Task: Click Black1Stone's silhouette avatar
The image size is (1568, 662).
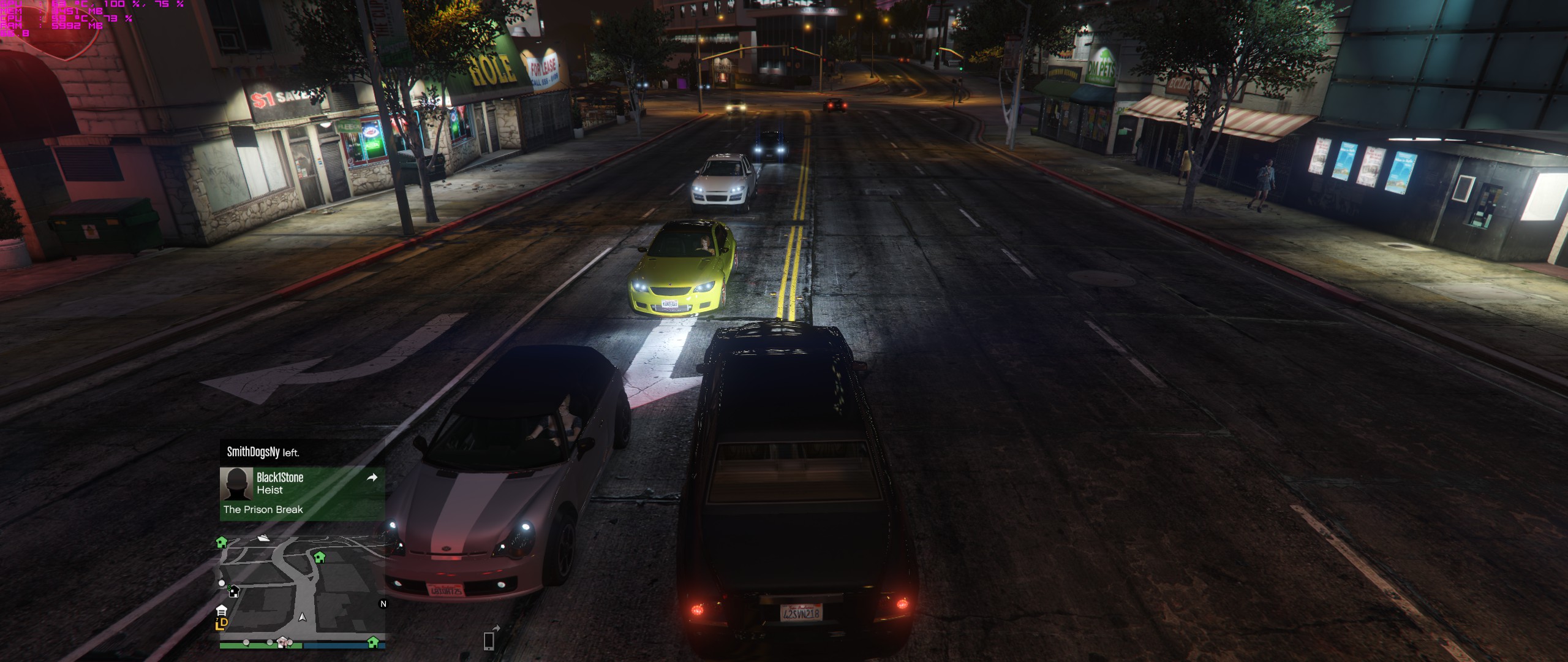Action: click(236, 484)
